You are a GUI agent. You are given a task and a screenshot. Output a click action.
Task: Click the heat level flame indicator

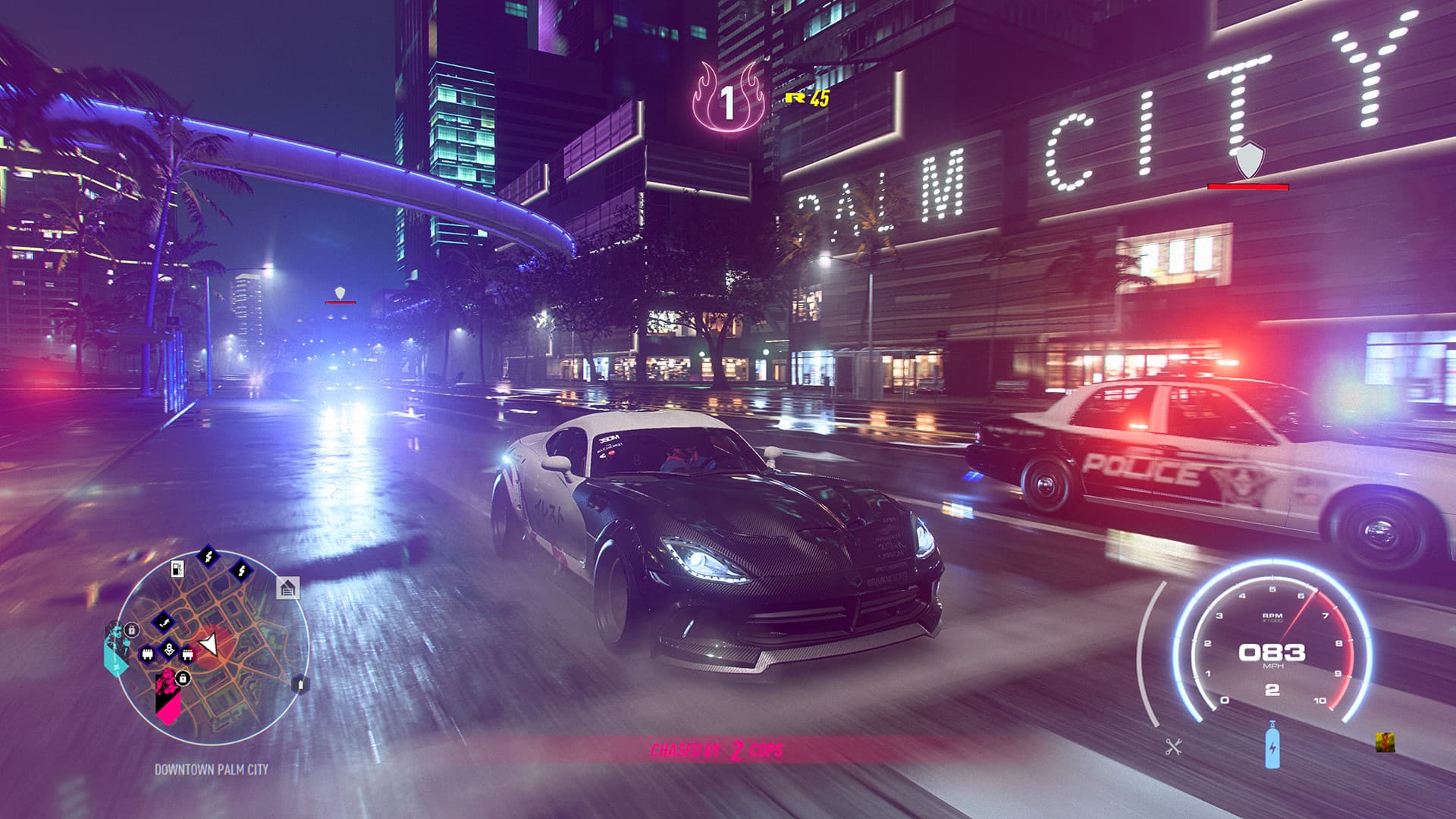click(x=730, y=97)
